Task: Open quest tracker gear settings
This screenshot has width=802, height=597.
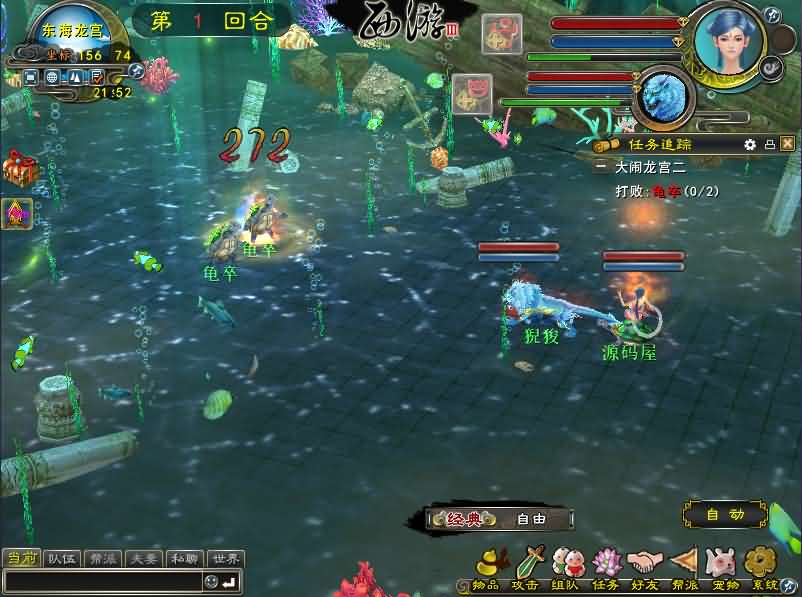Action: (750, 144)
